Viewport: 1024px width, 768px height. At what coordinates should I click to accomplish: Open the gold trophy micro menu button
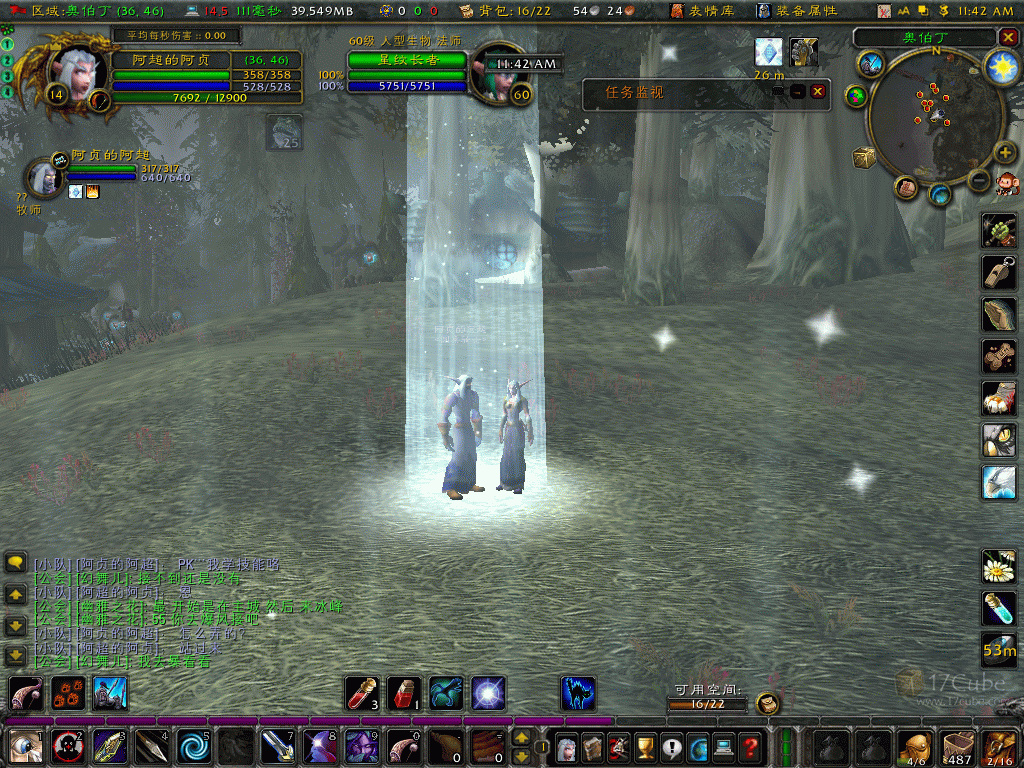[x=646, y=746]
